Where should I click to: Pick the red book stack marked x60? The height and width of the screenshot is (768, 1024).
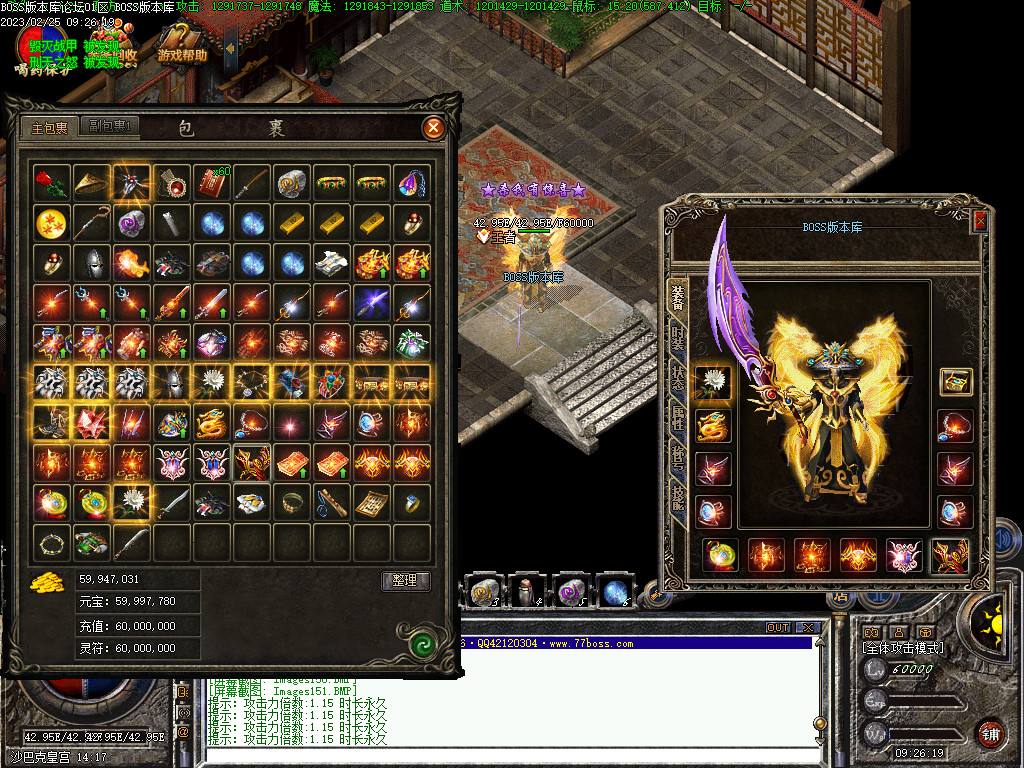(212, 183)
